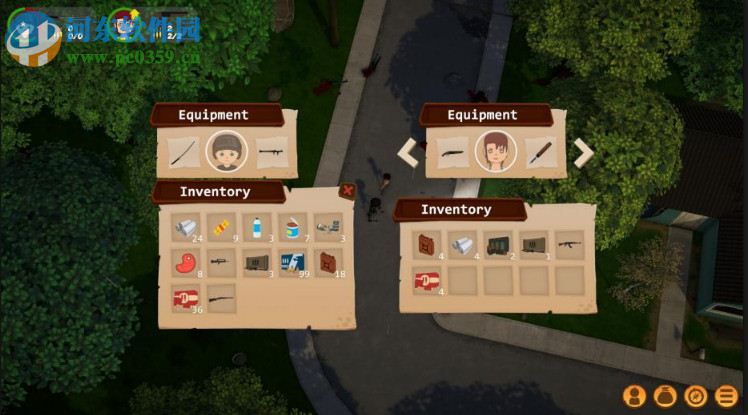Open the character screen icon

tap(633, 395)
